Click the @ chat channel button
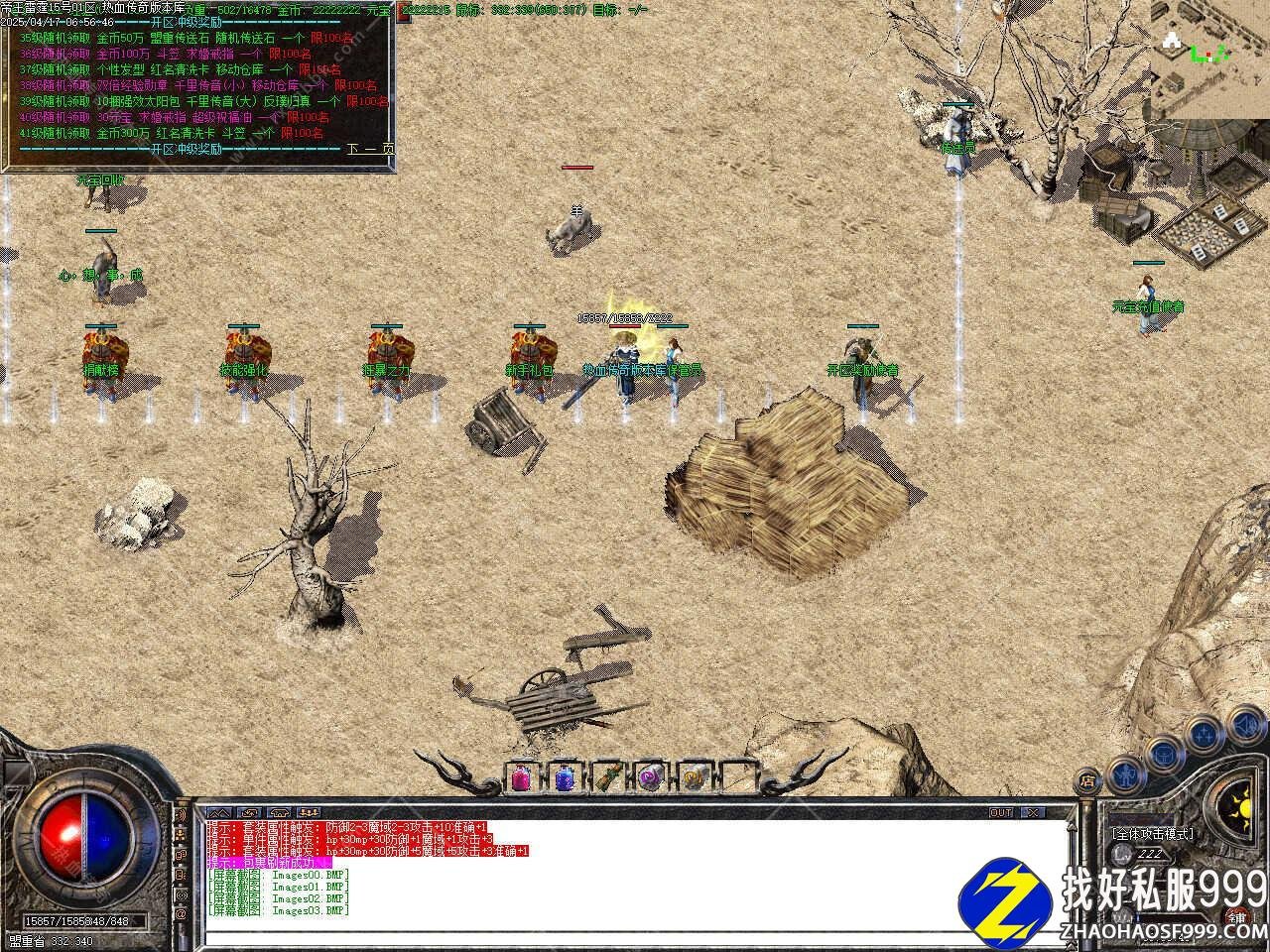Image resolution: width=1270 pixels, height=952 pixels. point(182,912)
